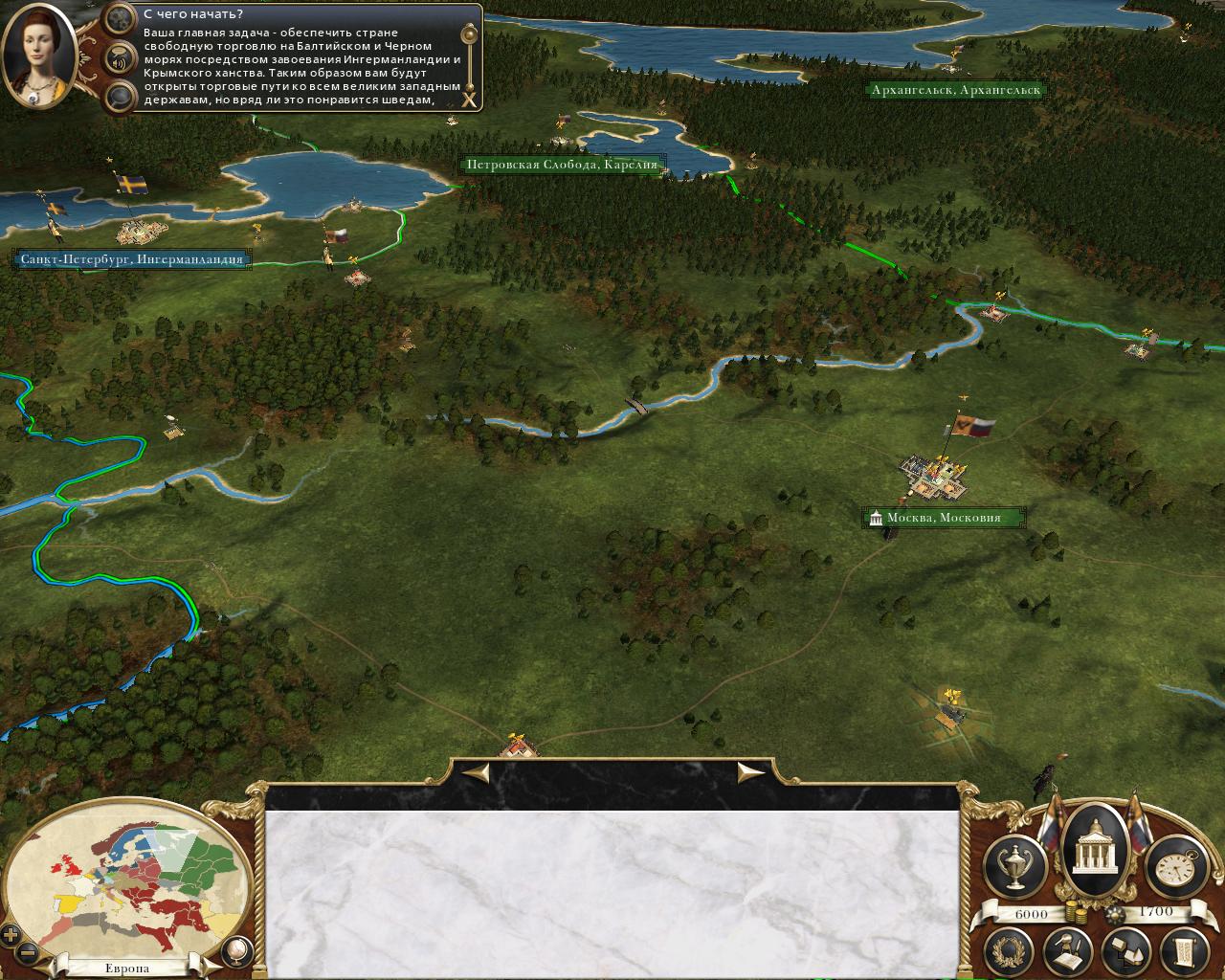
Task: Open the advisor's gears settings button
Action: [x=120, y=17]
